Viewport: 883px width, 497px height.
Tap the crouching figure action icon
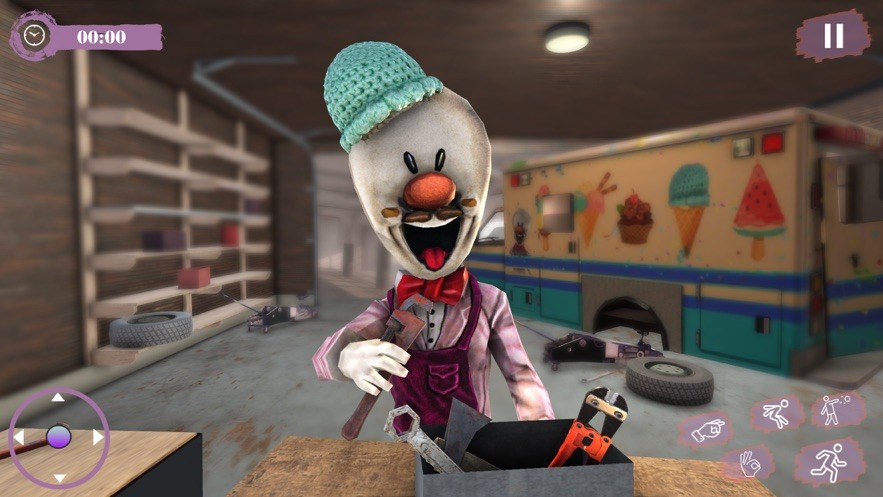click(777, 413)
